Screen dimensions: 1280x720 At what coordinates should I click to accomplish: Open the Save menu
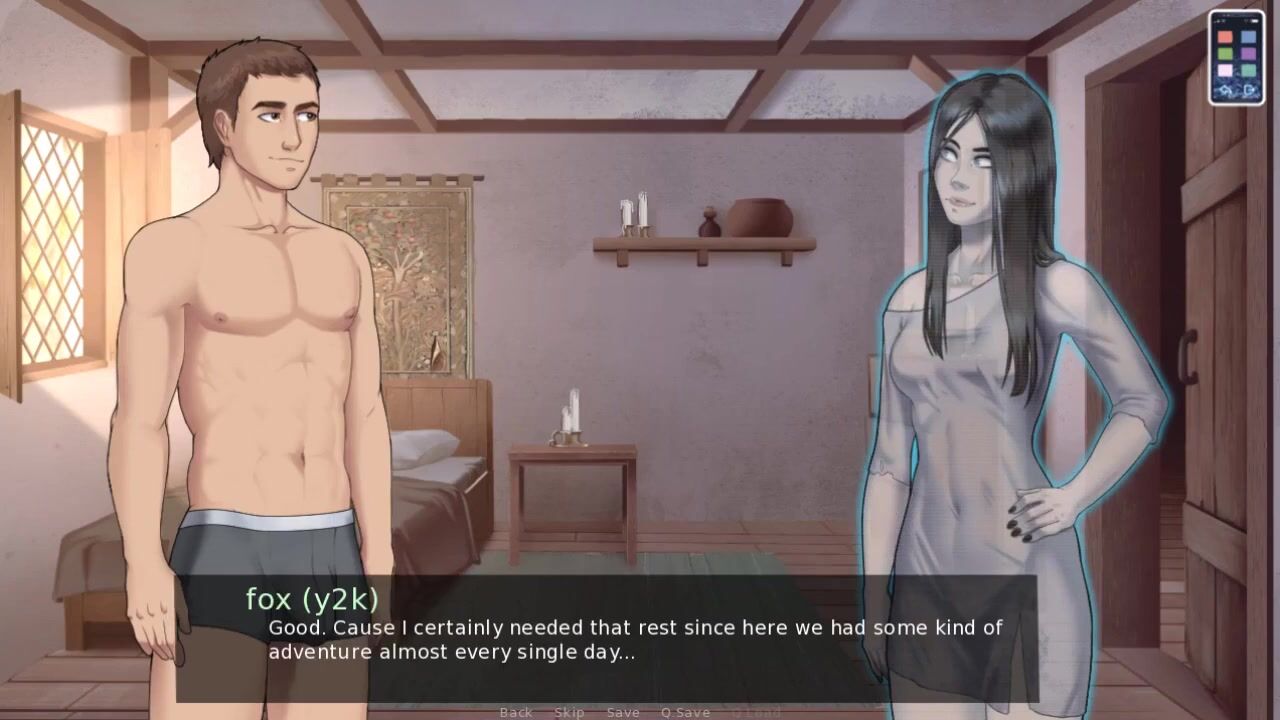pos(623,712)
